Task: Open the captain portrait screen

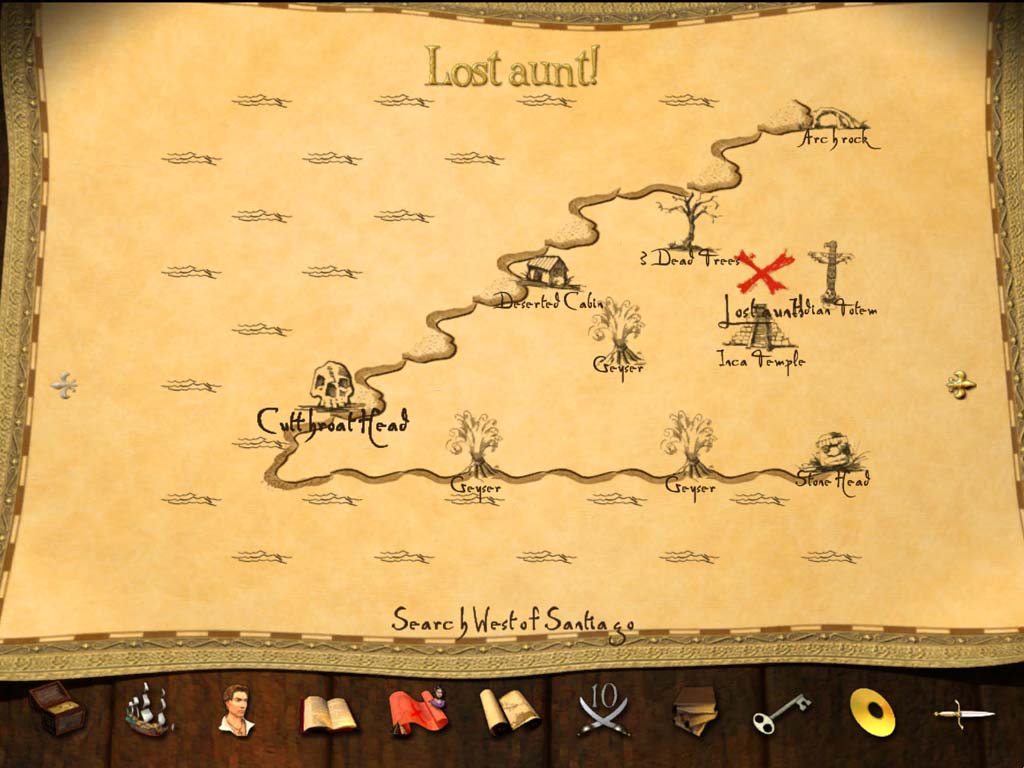Action: click(237, 710)
